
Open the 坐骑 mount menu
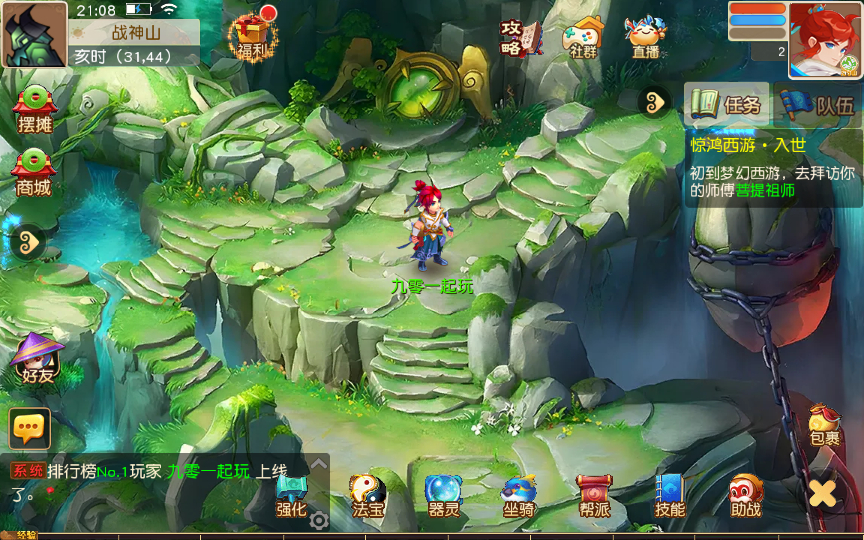[519, 495]
